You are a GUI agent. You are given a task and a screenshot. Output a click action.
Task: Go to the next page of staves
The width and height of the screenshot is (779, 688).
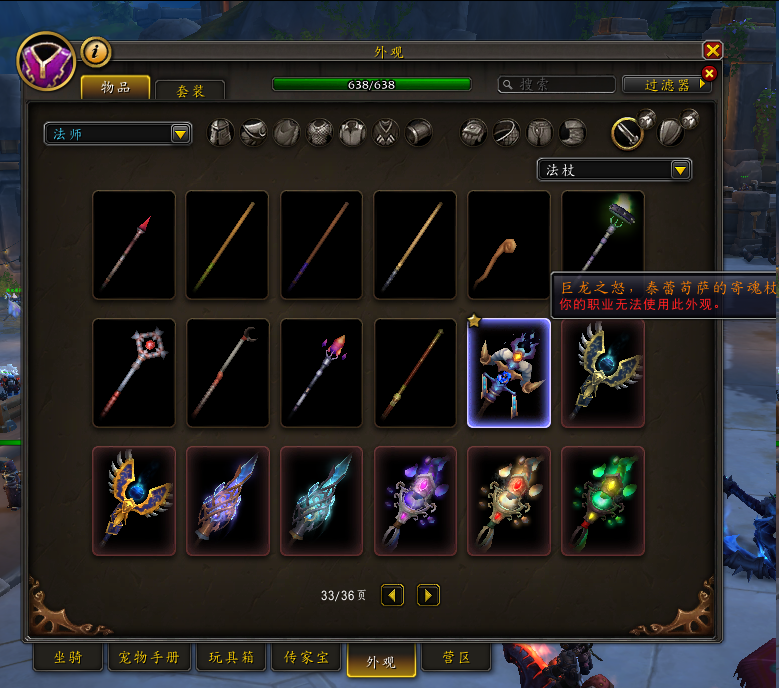[x=427, y=595]
